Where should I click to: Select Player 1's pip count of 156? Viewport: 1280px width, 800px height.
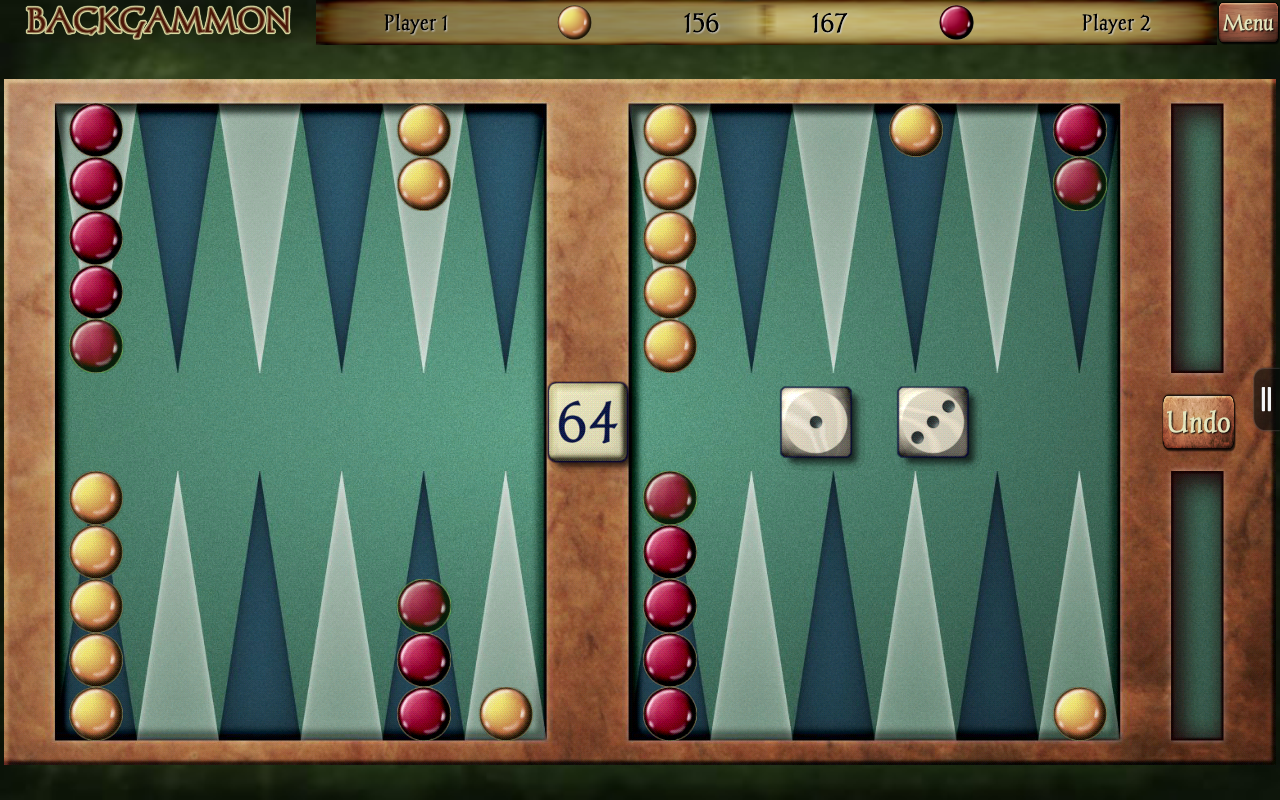(x=699, y=23)
